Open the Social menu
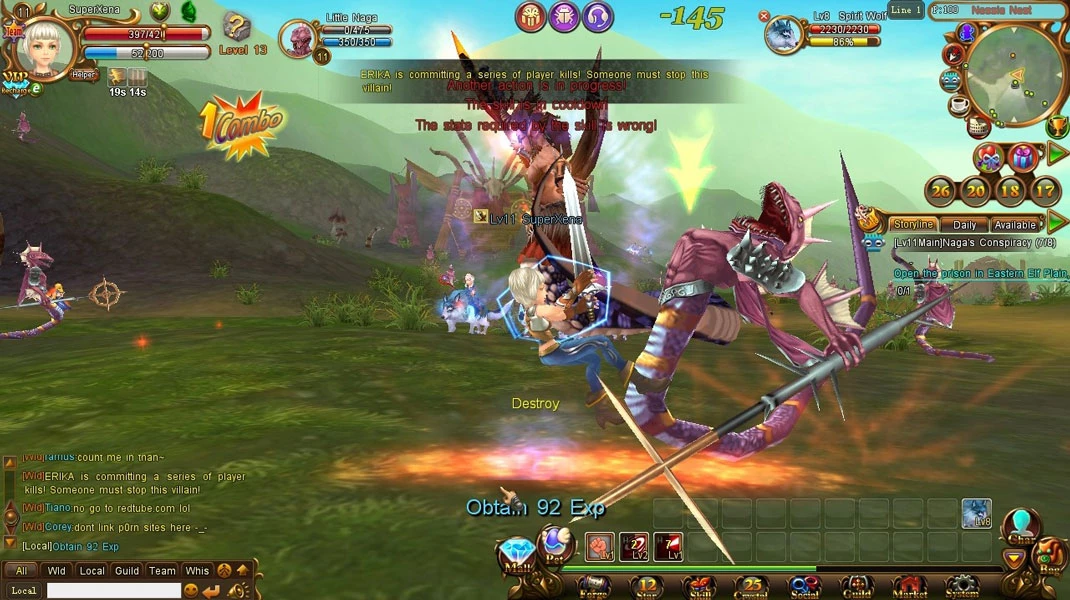This screenshot has width=1070, height=600. click(804, 585)
